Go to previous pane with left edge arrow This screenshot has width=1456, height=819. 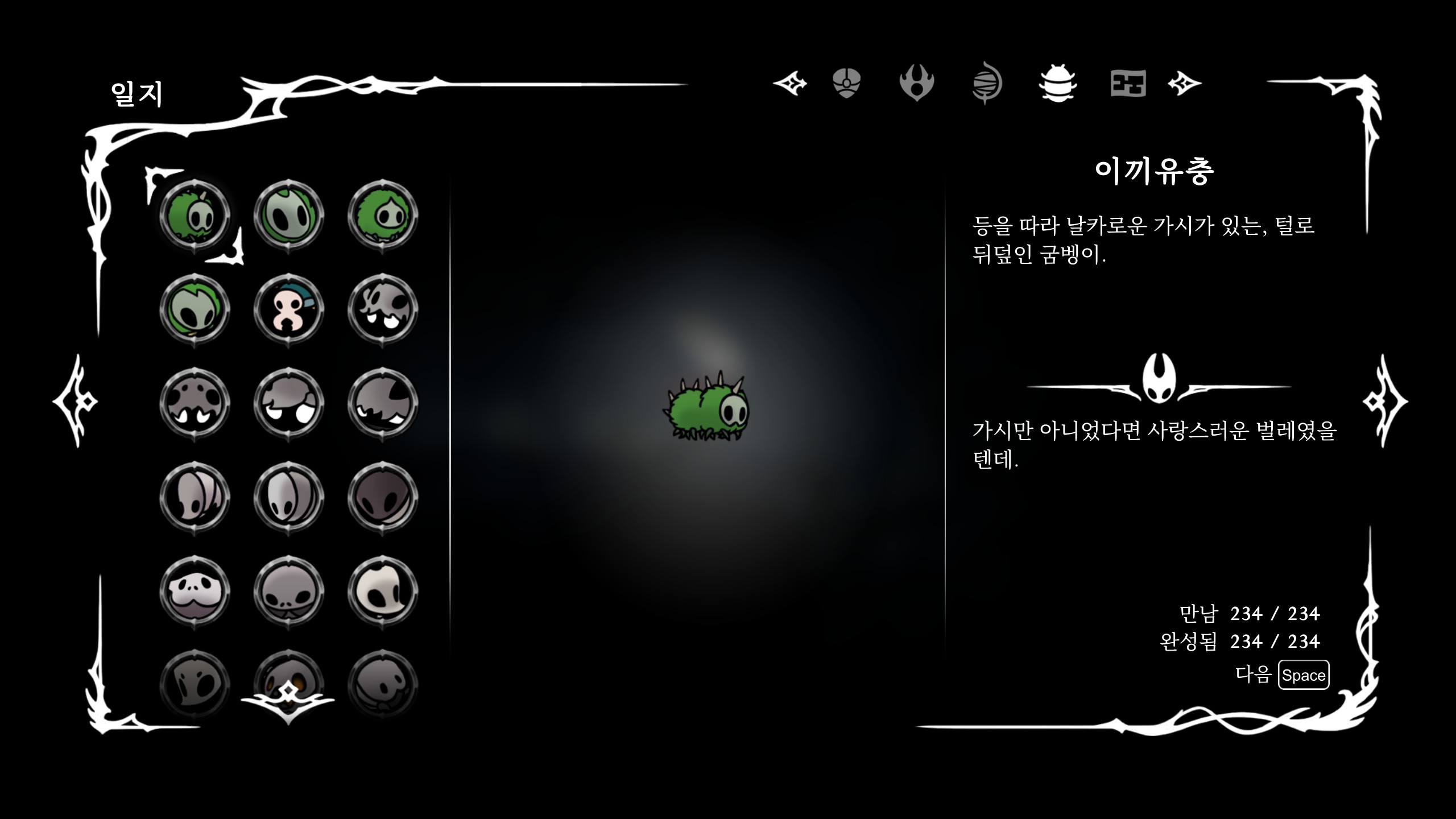(76, 401)
